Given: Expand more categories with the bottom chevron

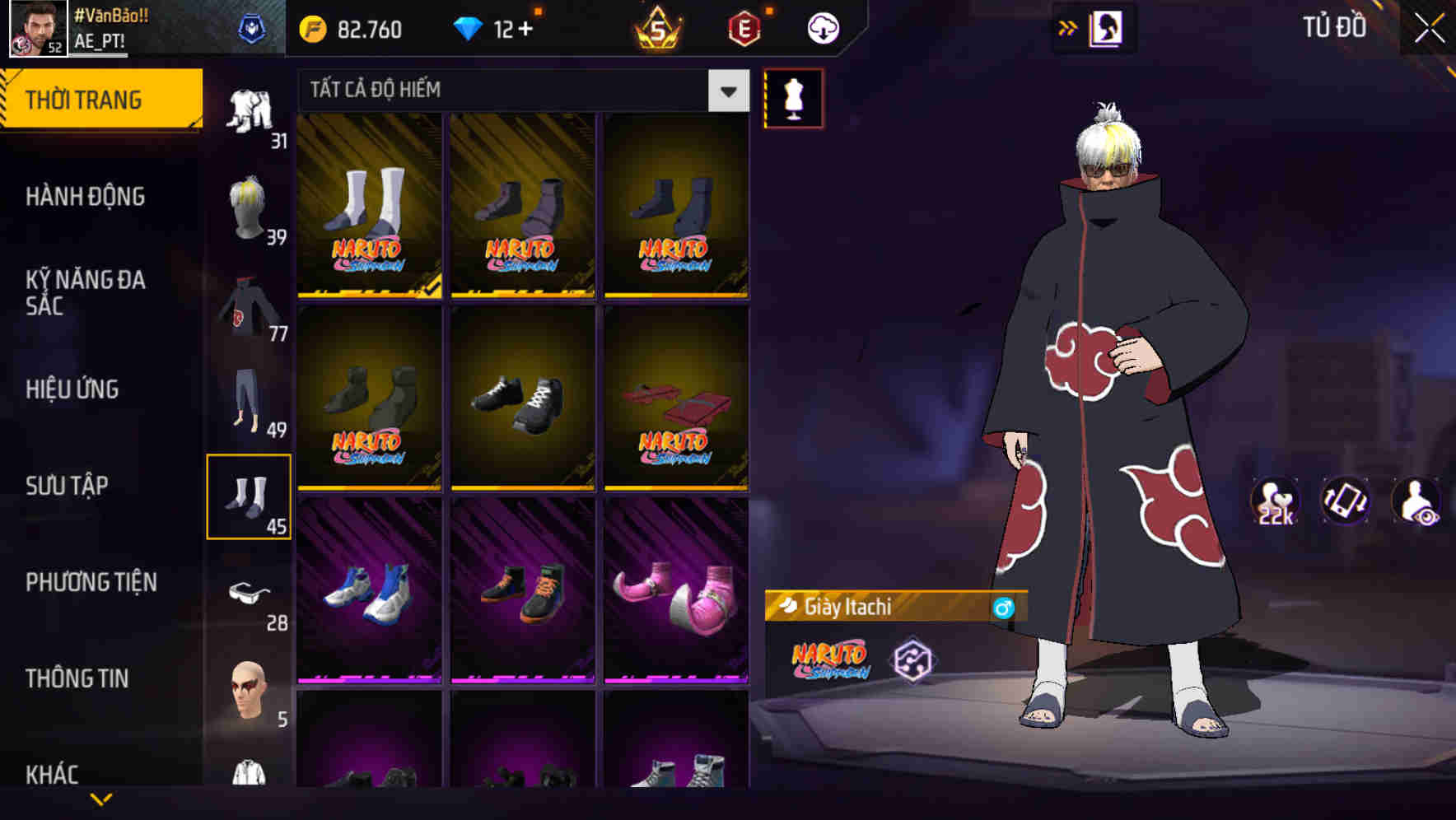Looking at the screenshot, I should (100, 799).
